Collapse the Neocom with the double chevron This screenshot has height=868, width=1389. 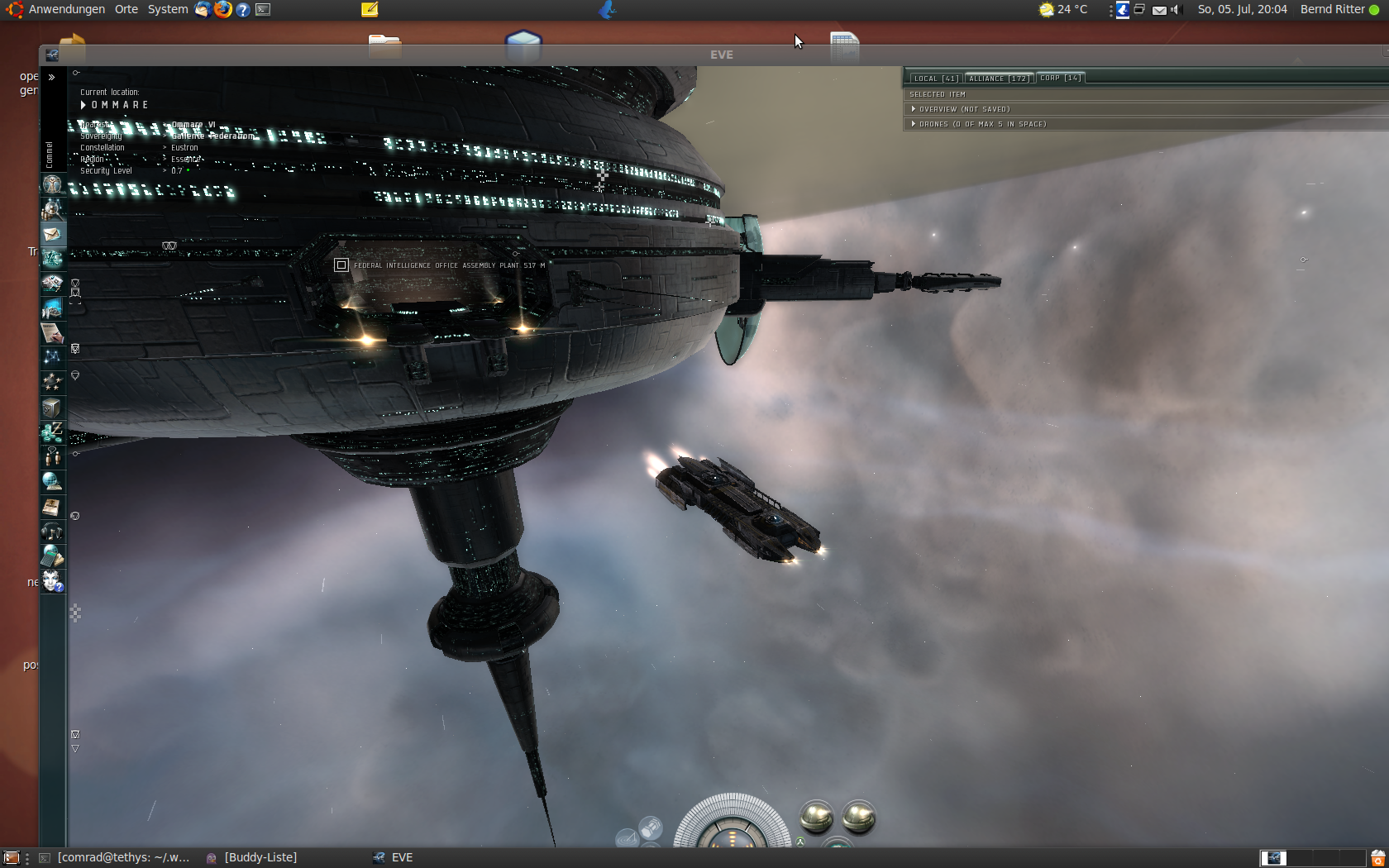click(50, 77)
